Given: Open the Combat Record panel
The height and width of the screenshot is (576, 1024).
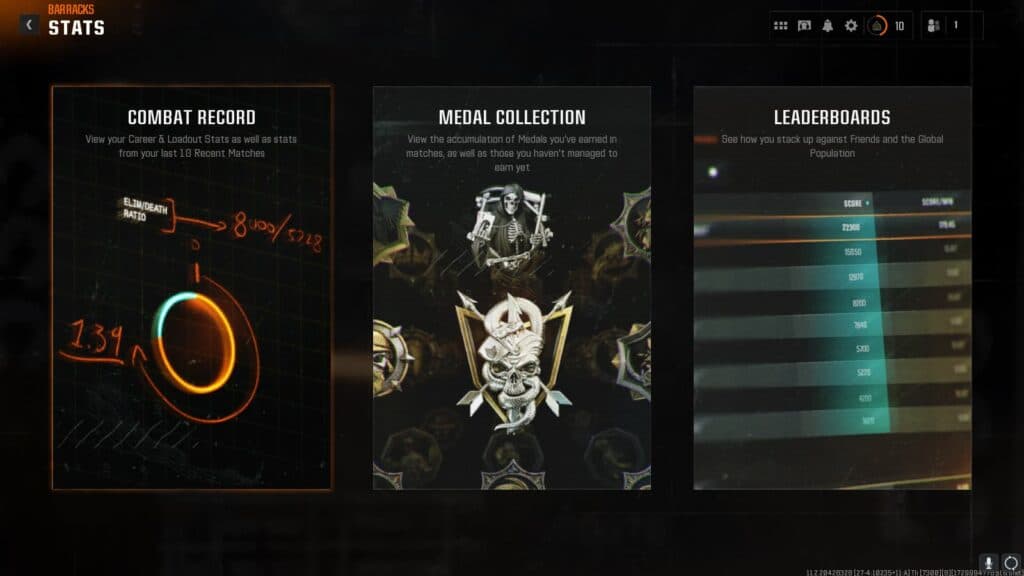Looking at the screenshot, I should [192, 288].
